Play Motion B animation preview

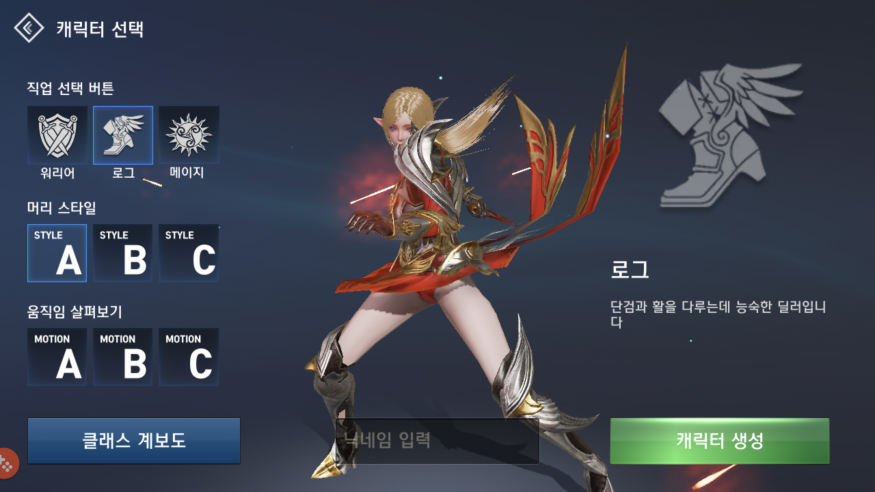point(123,357)
